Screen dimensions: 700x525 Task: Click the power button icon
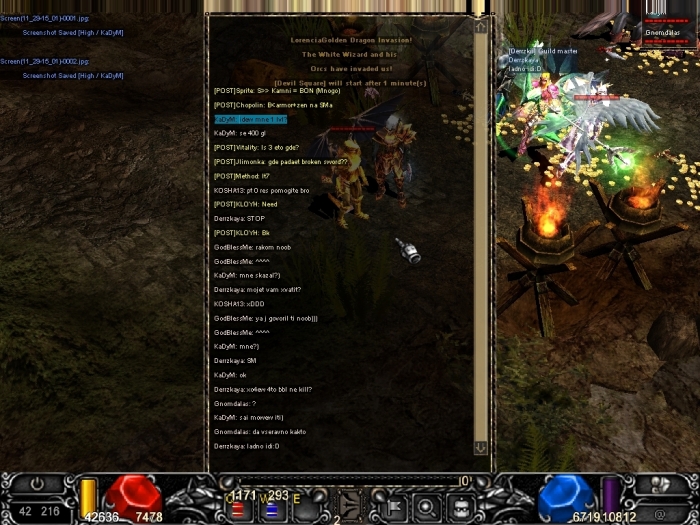pos(37,483)
